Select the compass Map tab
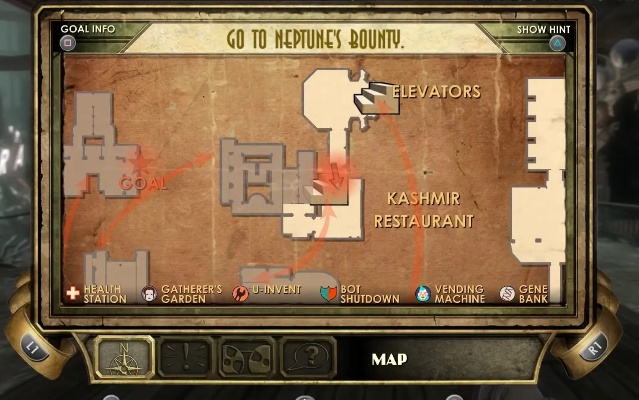This screenshot has width=639, height=400. tap(124, 357)
